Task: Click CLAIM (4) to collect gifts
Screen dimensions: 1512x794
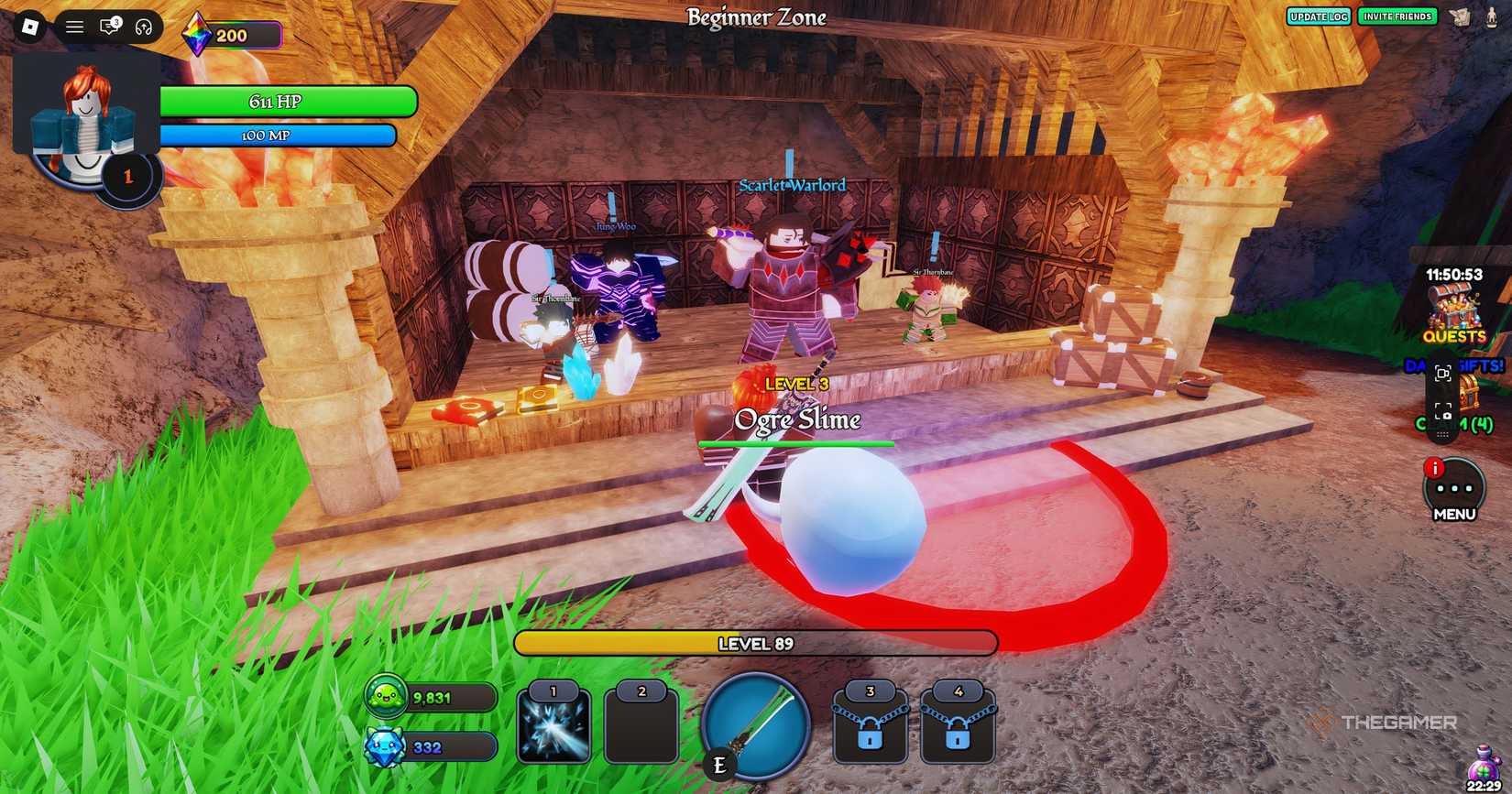Action: click(1455, 424)
